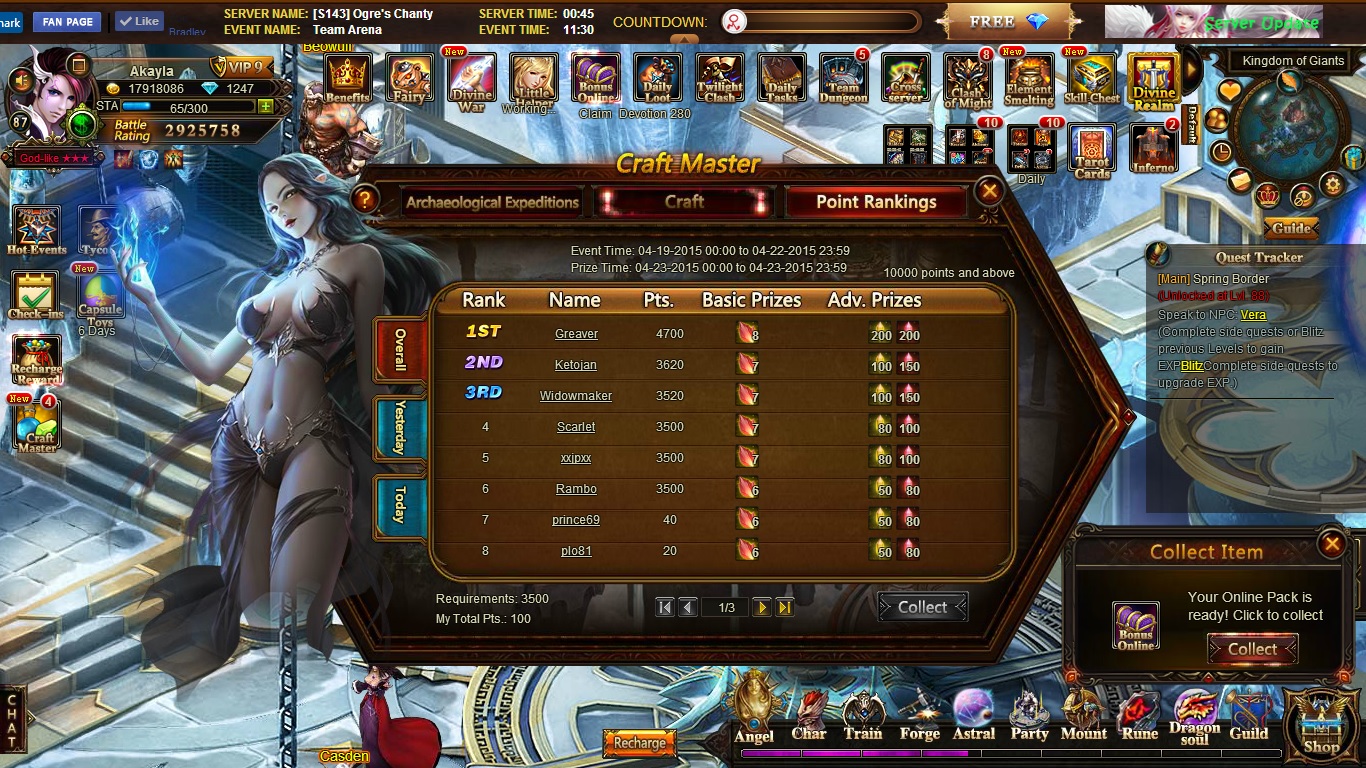
Task: Close the Collect Item popup
Action: pos(1331,544)
